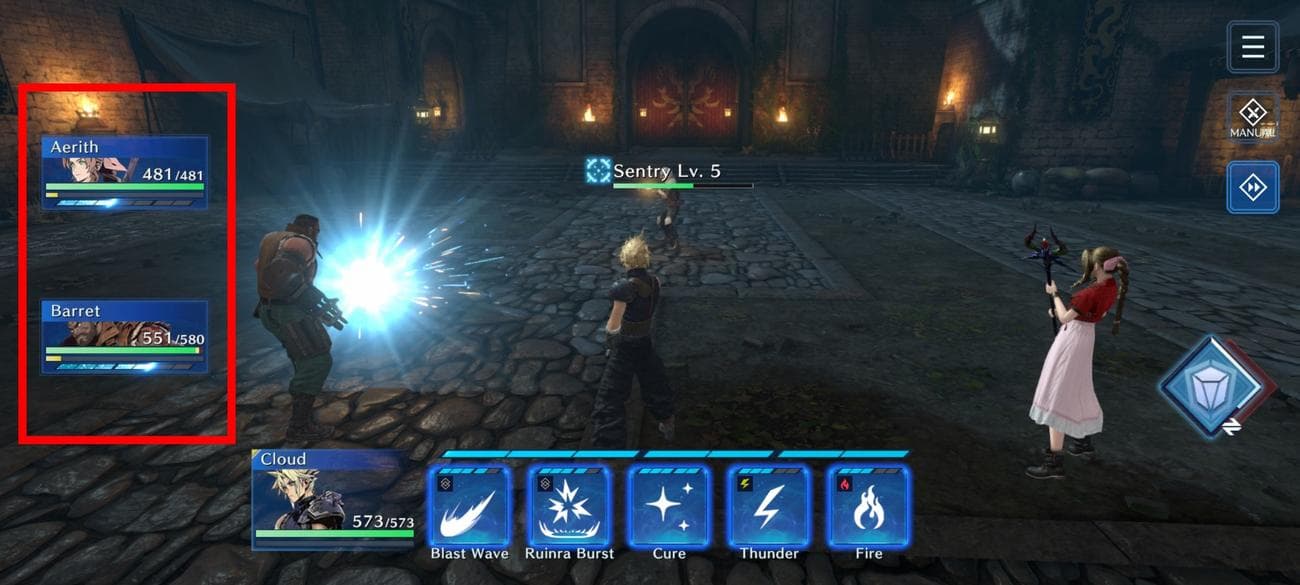This screenshot has height=585, width=1300.
Task: Cast the Cure spell
Action: (669, 506)
